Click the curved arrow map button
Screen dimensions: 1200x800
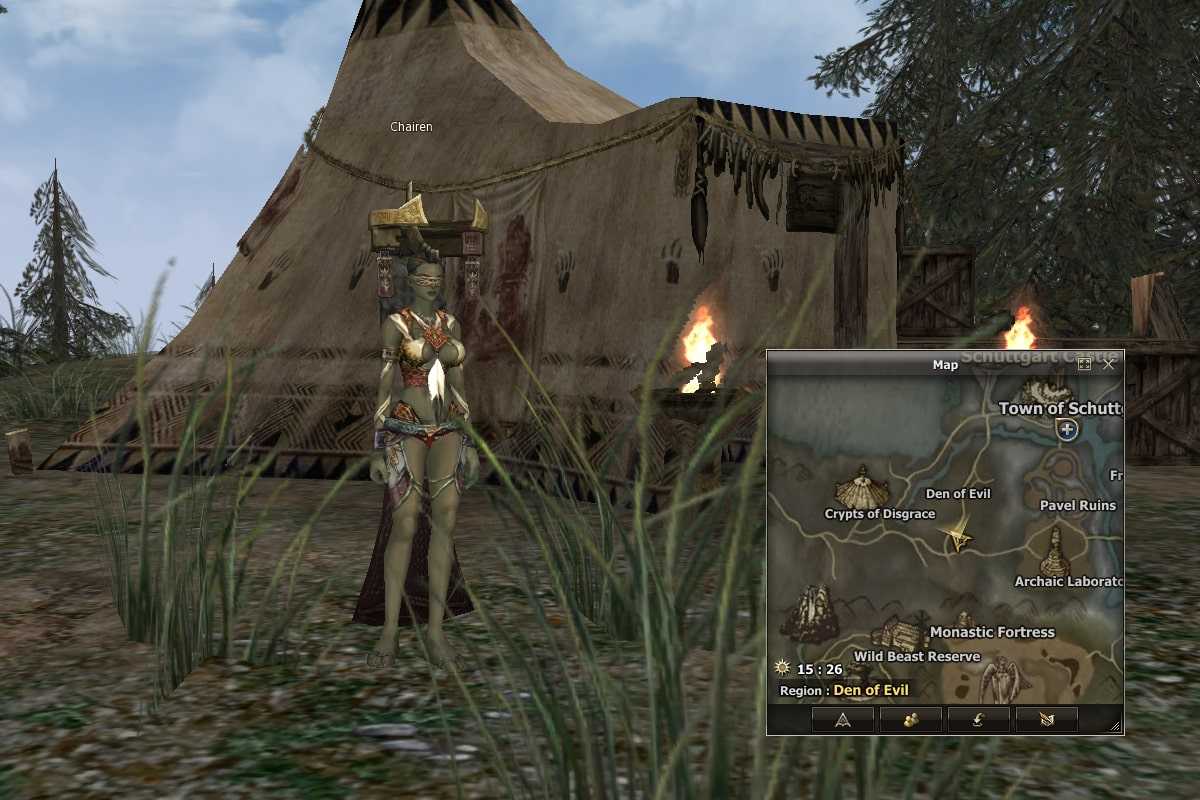(978, 719)
